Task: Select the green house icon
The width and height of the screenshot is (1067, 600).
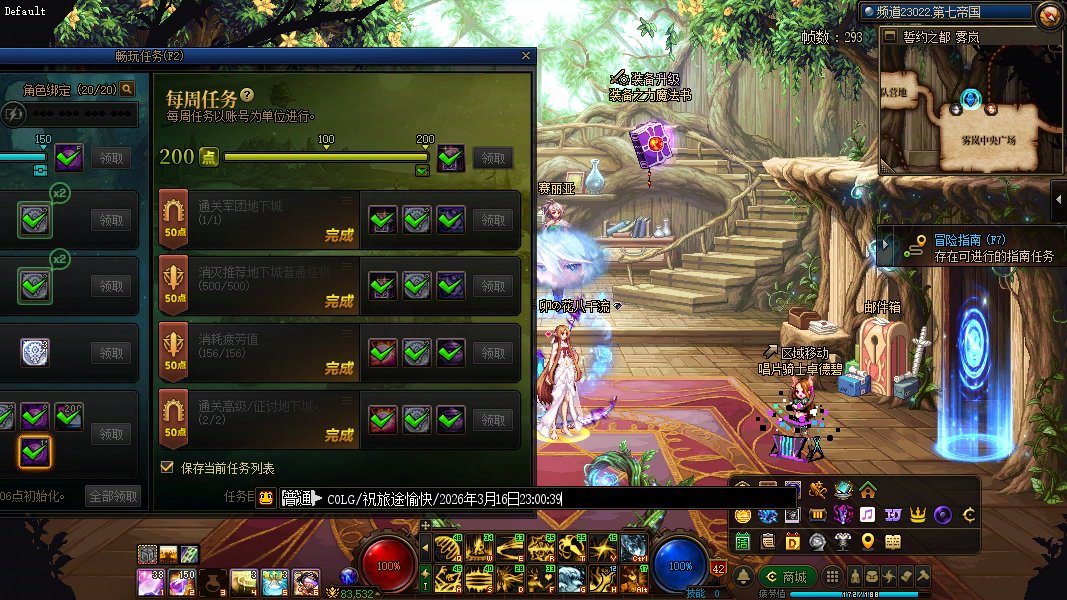Action: [x=867, y=490]
